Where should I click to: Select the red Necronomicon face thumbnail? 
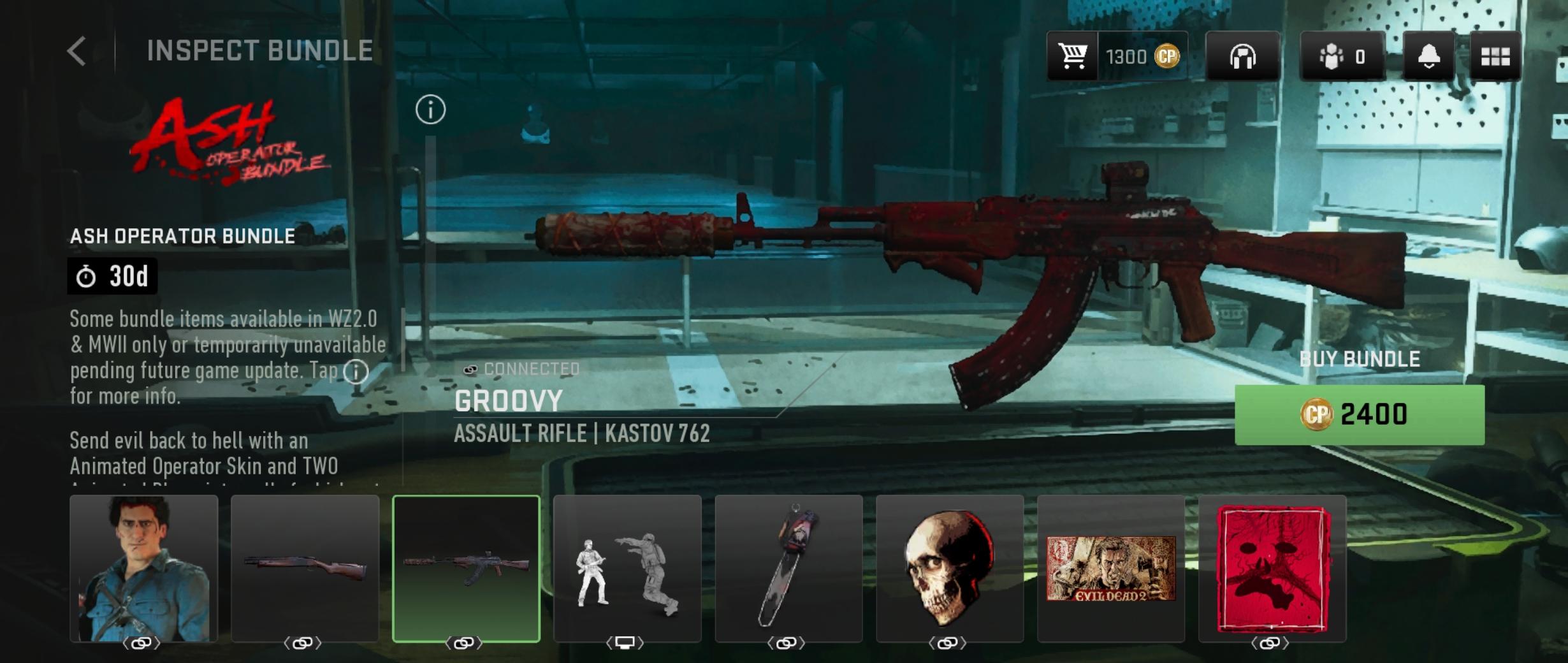1272,568
